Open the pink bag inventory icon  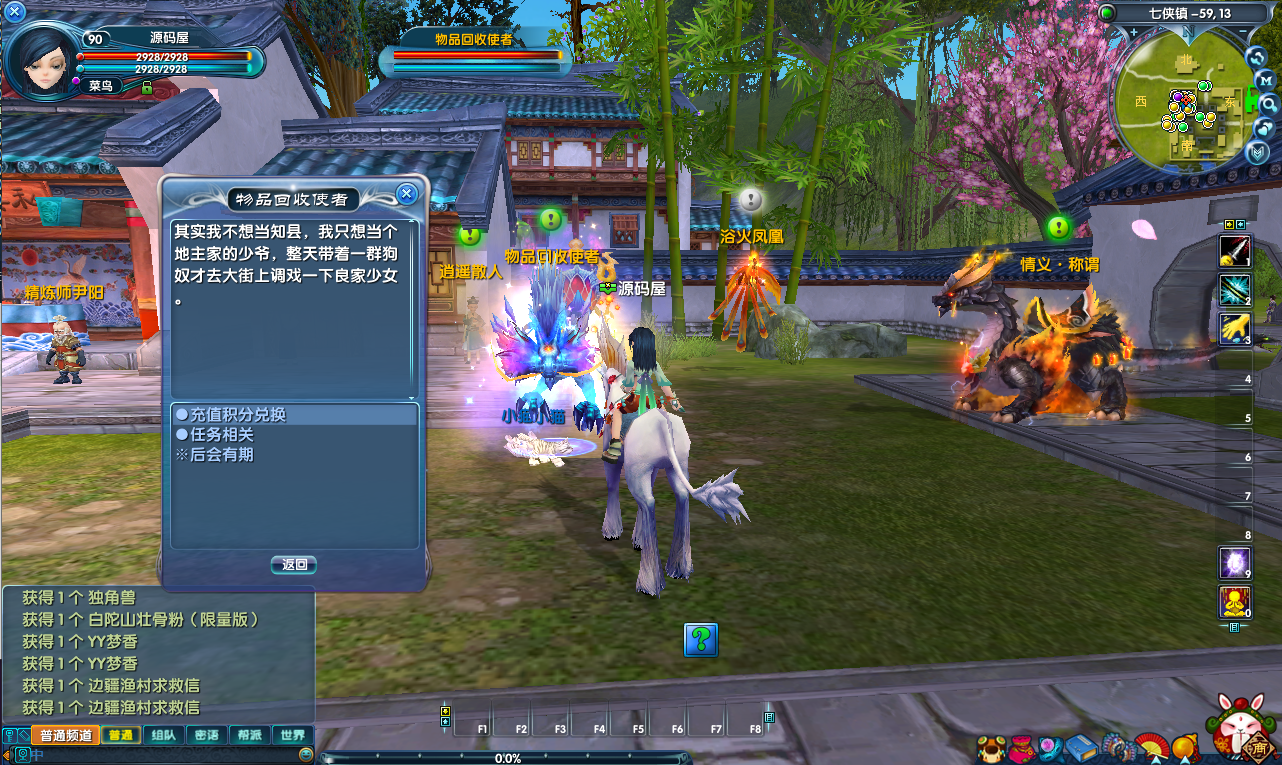(x=1022, y=748)
